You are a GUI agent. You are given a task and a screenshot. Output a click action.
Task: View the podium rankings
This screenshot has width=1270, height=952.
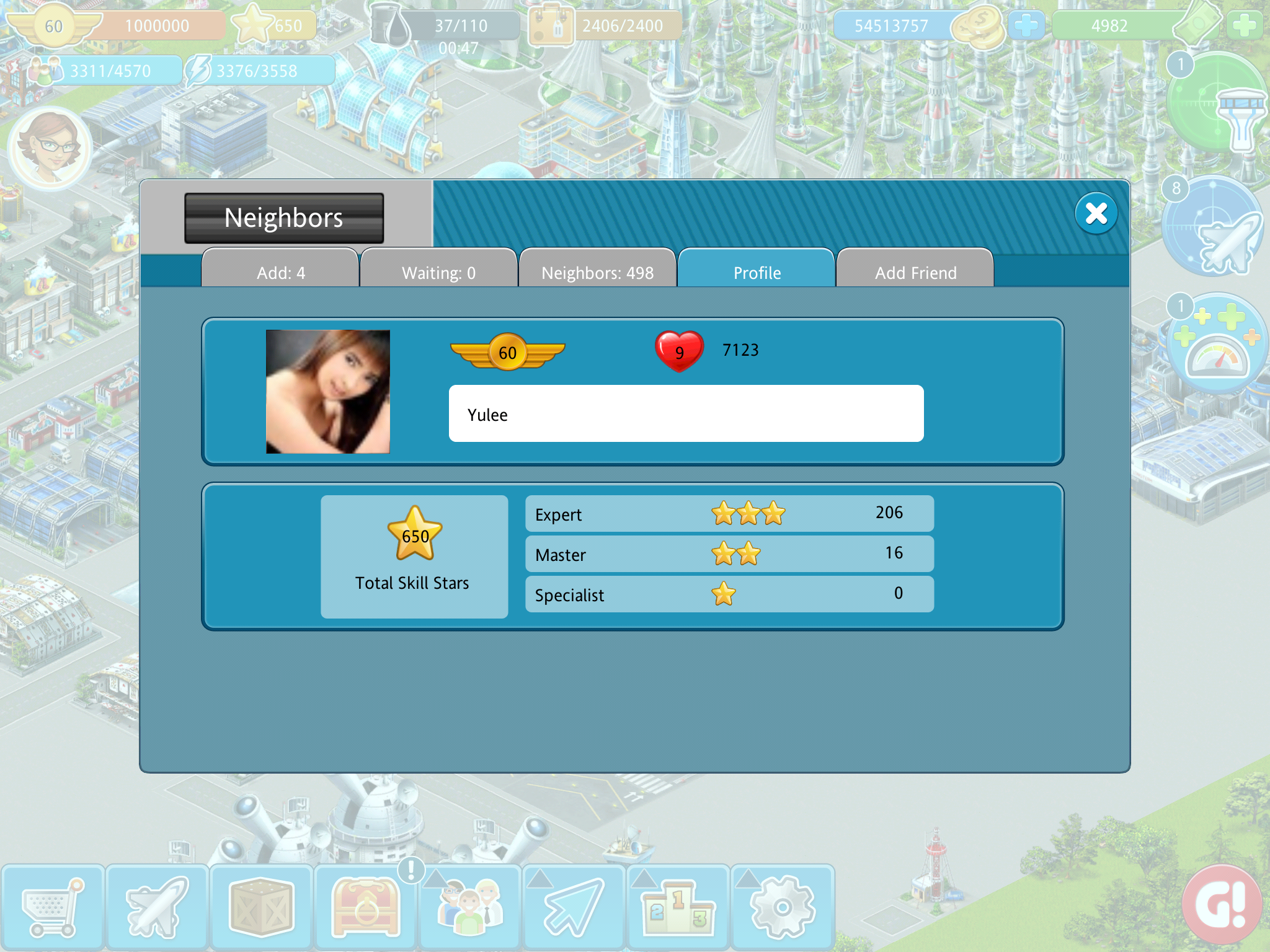click(678, 907)
